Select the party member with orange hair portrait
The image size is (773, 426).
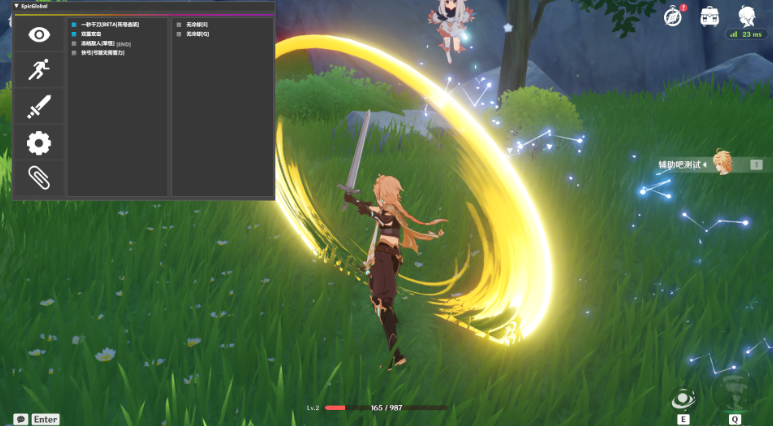(x=724, y=163)
